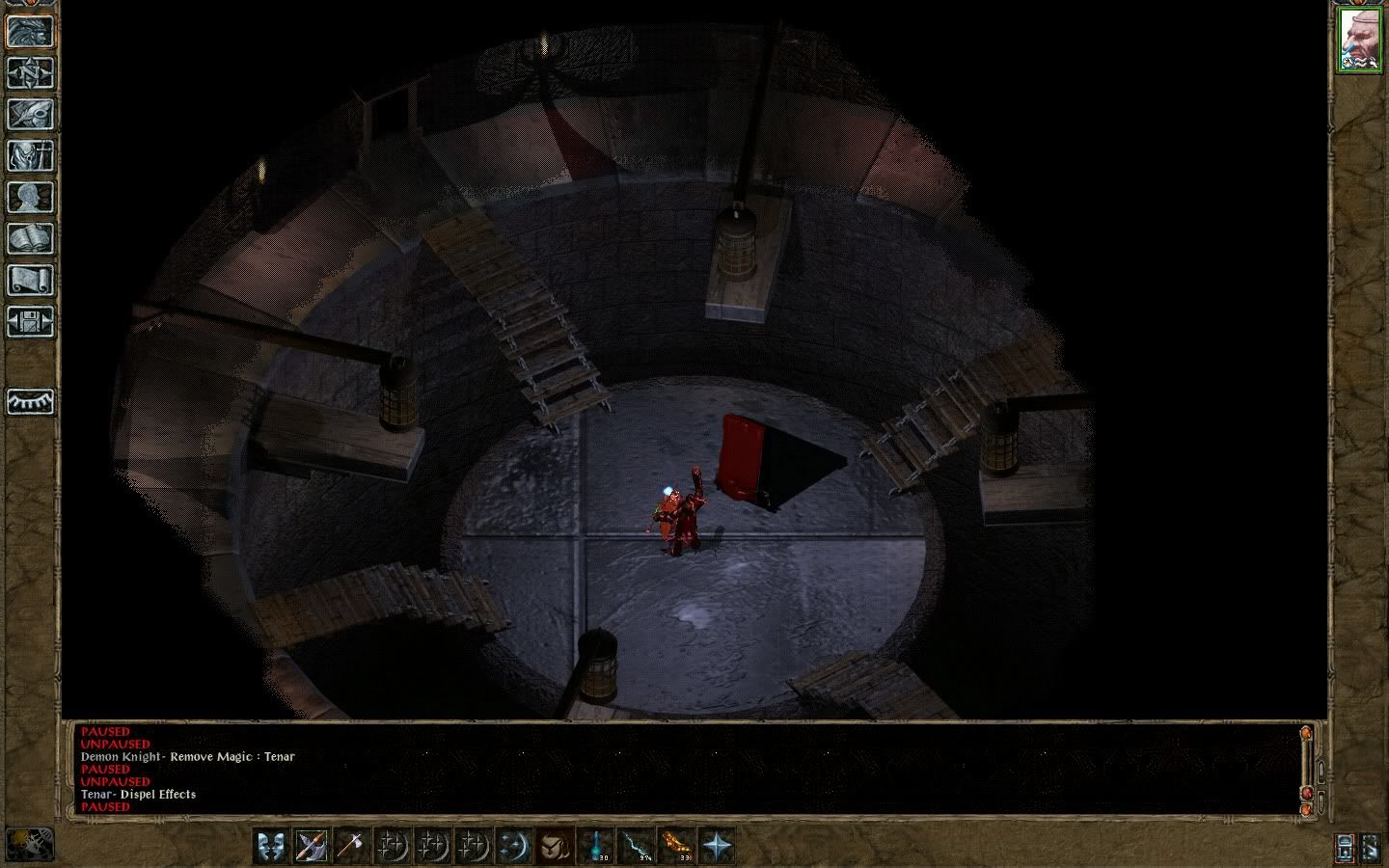Screen dimensions: 1389x868
Task: Click the two-faces talk action button
Action: pos(271,846)
